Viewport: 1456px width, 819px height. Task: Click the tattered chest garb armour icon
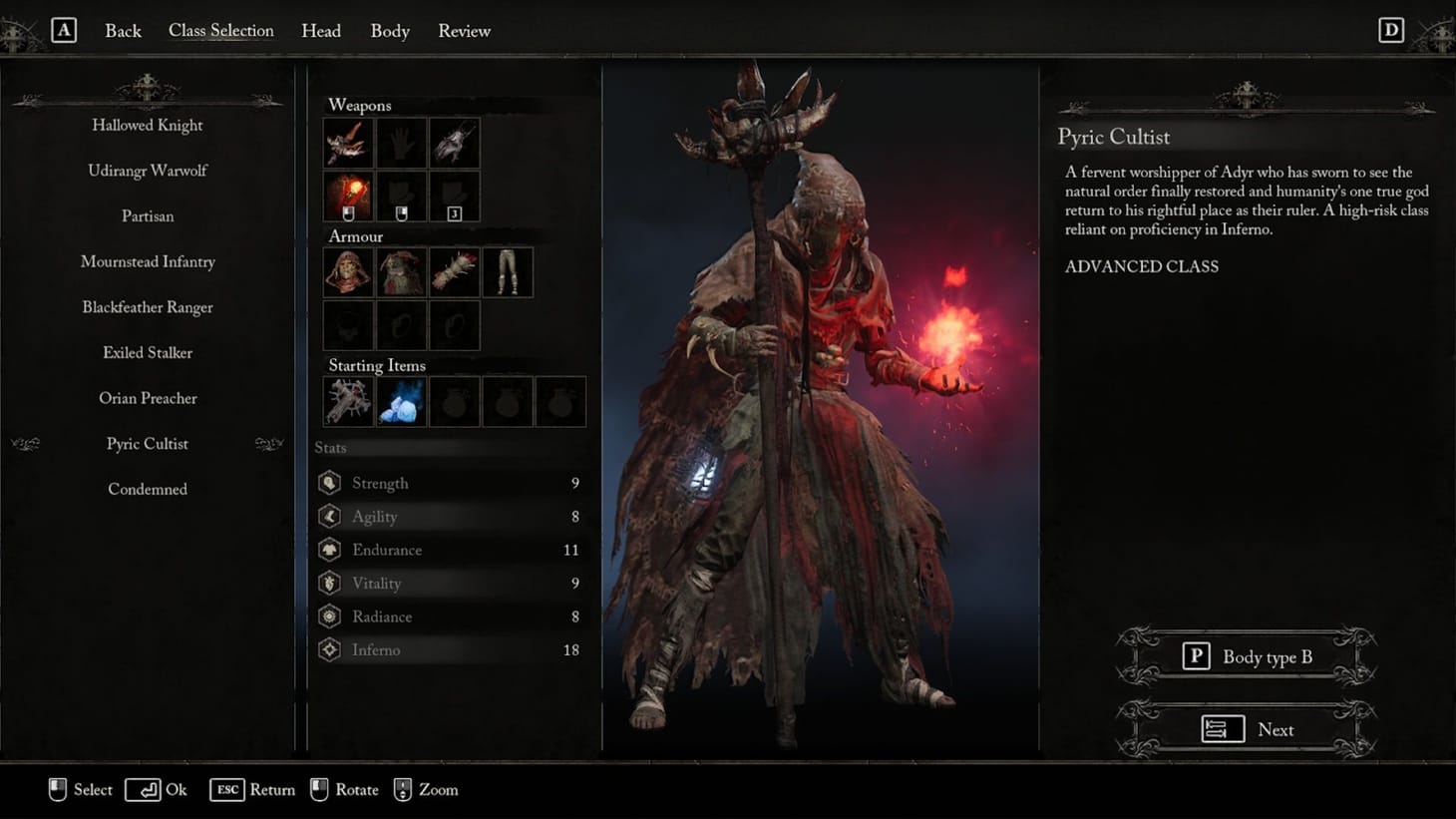tap(401, 271)
